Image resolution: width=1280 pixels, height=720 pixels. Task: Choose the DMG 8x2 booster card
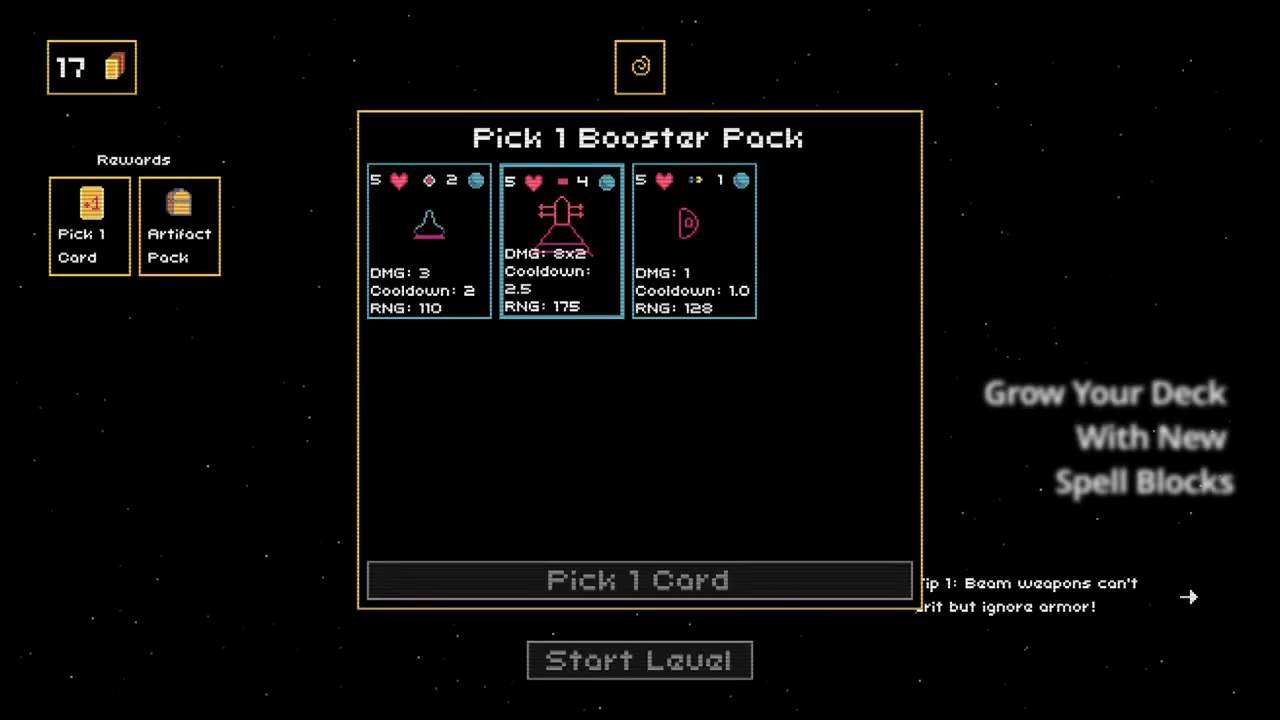click(561, 241)
